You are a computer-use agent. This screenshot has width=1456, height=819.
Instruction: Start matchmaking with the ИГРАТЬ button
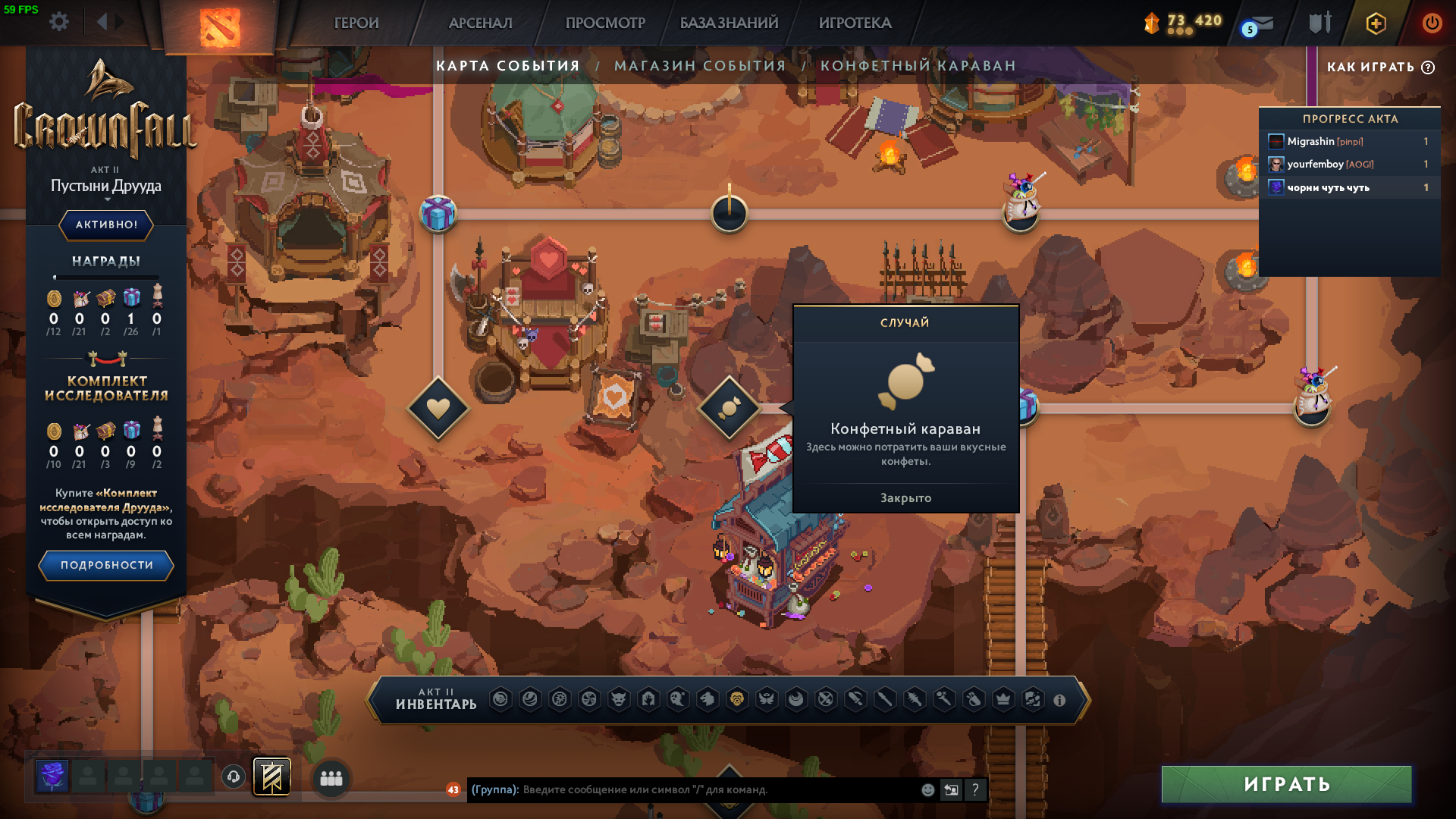(1286, 784)
